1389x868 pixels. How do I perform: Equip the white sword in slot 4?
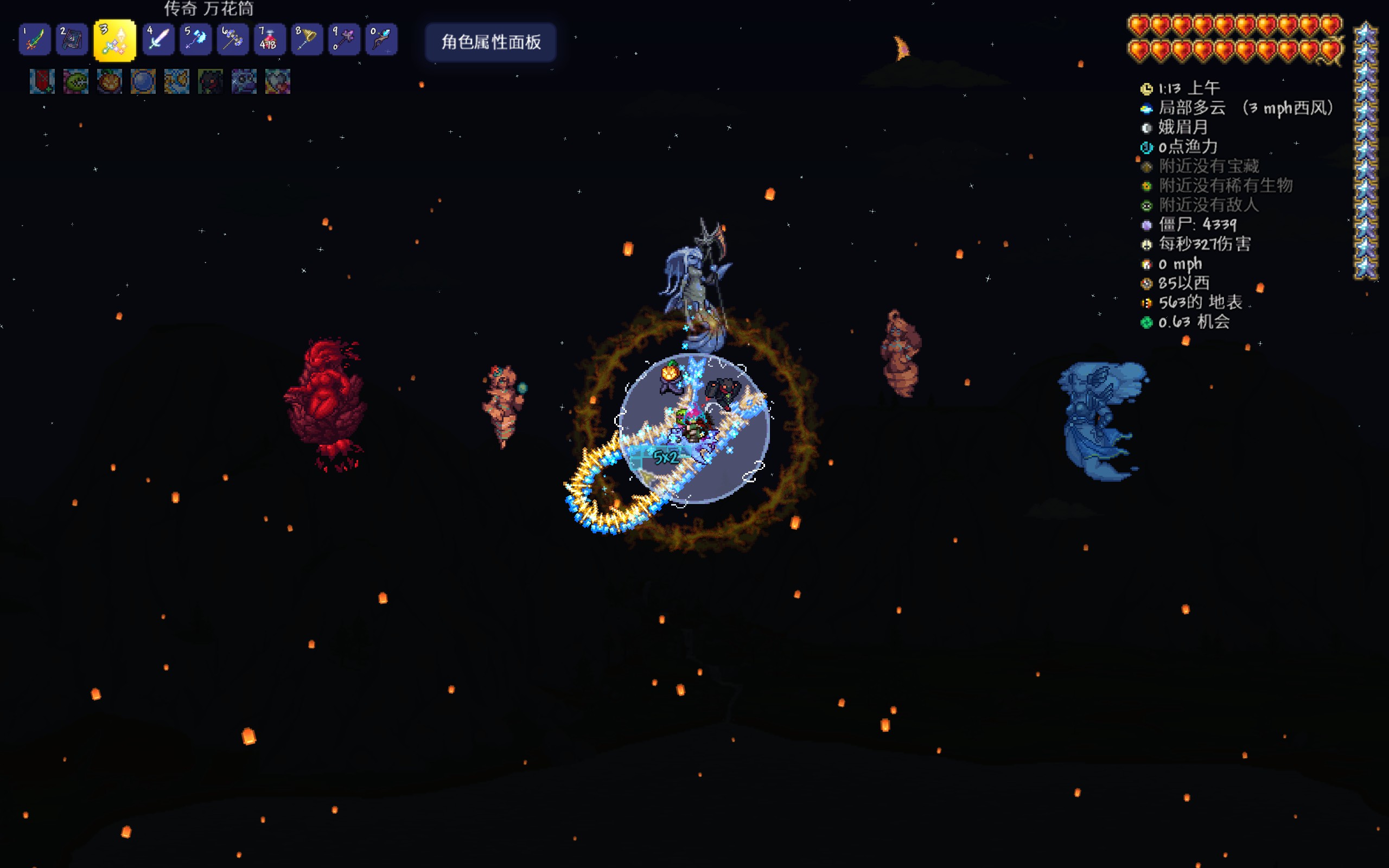(x=158, y=40)
